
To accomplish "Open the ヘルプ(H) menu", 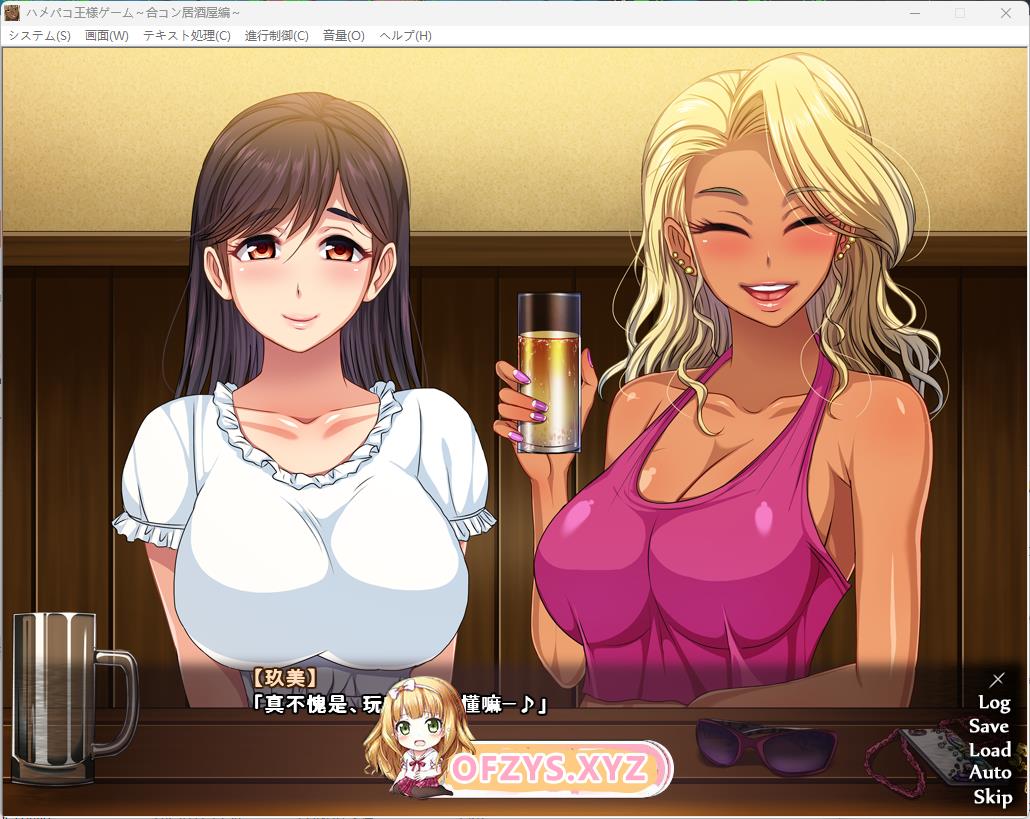I will point(405,36).
